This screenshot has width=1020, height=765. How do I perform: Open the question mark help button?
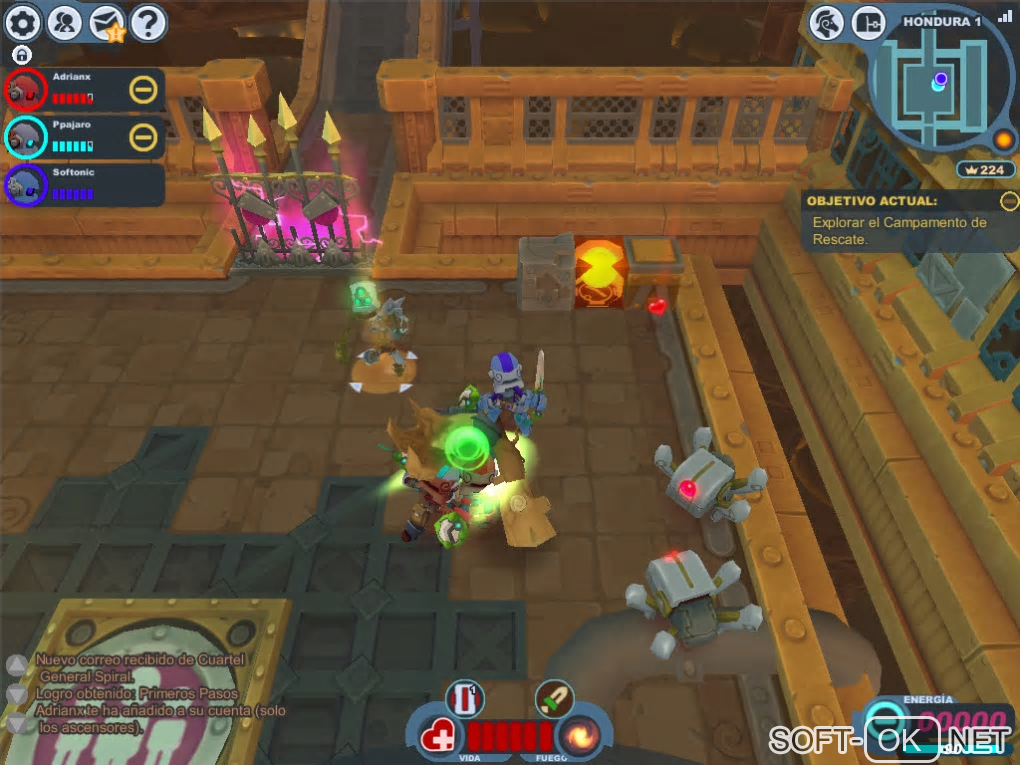click(x=148, y=22)
